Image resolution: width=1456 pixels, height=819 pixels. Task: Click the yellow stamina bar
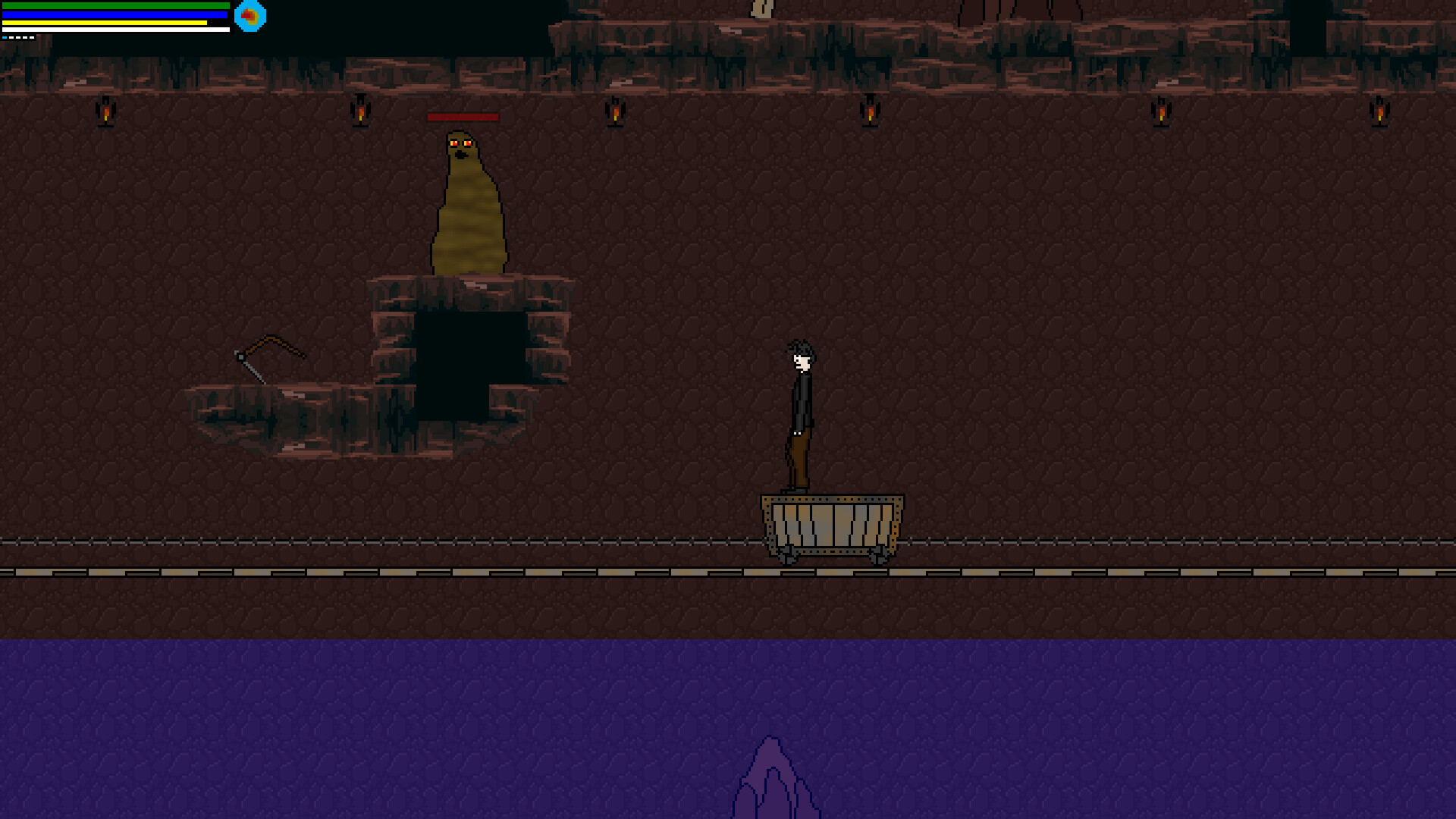coord(106,22)
